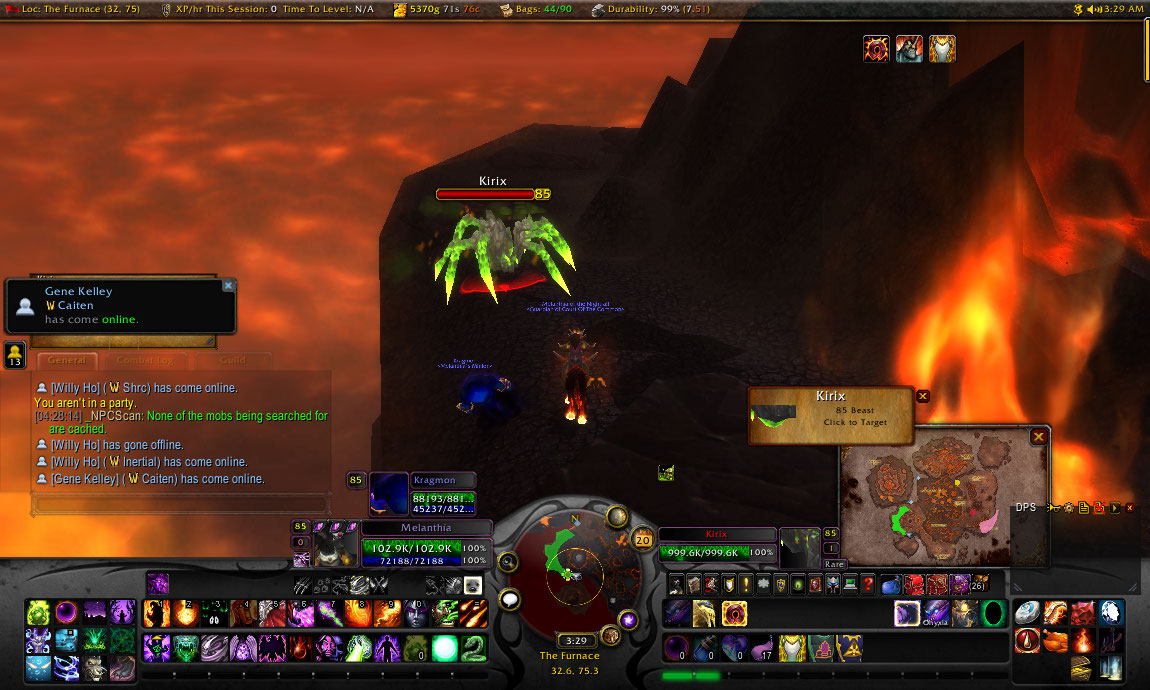Close the Kirix rare alert popup
The width and height of the screenshot is (1150, 690).
[923, 396]
